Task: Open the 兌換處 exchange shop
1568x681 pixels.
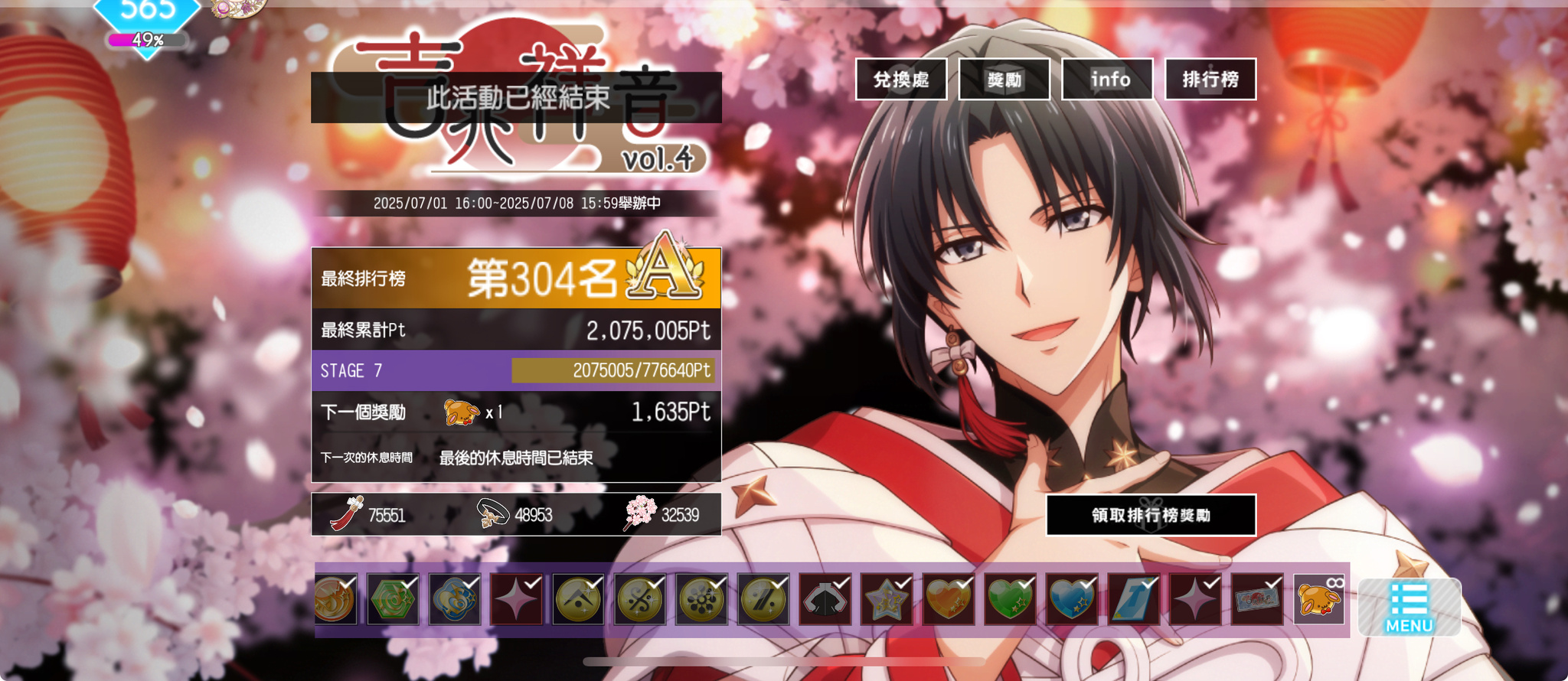Action: coord(901,80)
